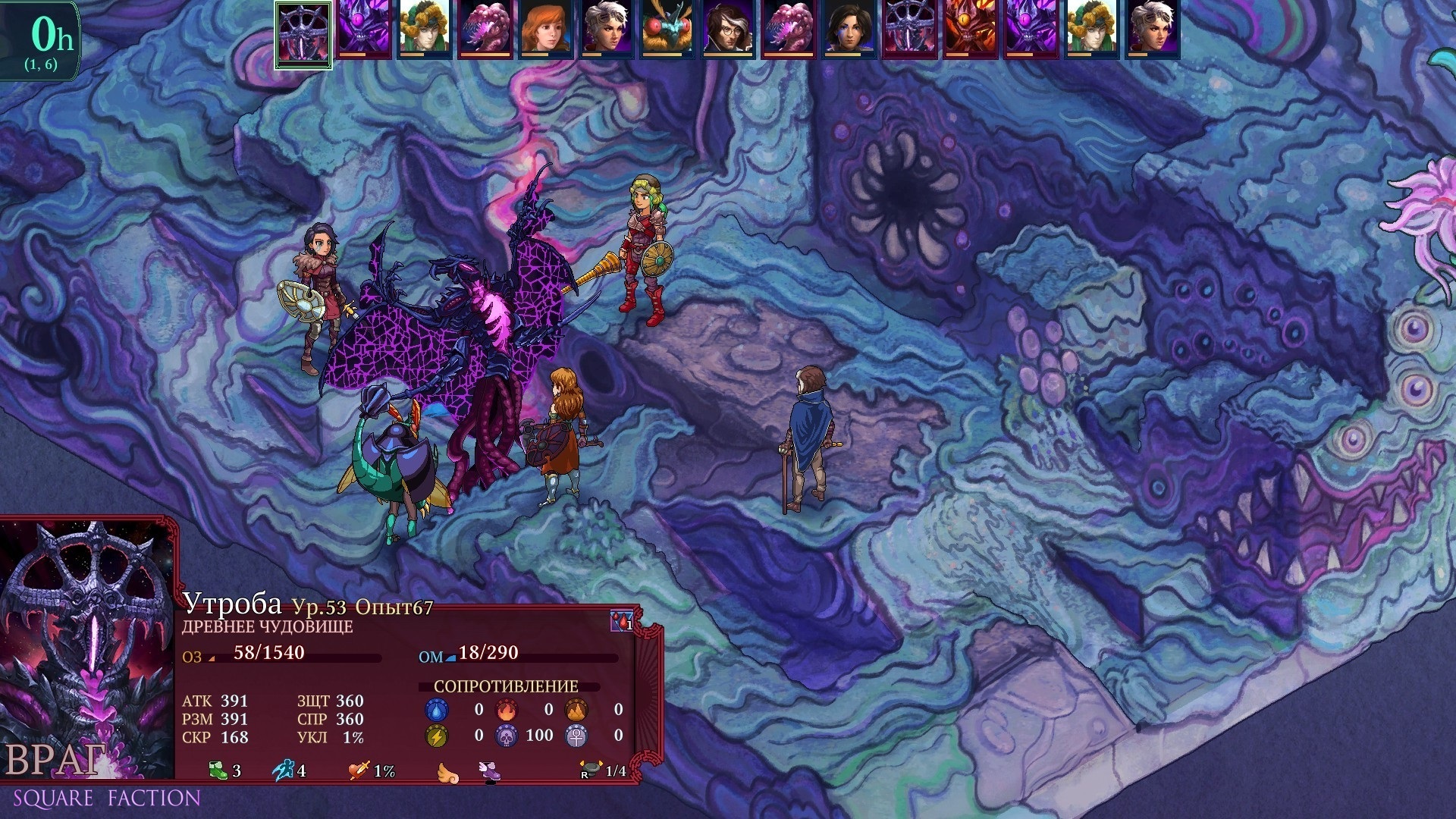The width and height of the screenshot is (1456, 819).
Task: Inspect the lightning resistance icon
Action: point(437,735)
